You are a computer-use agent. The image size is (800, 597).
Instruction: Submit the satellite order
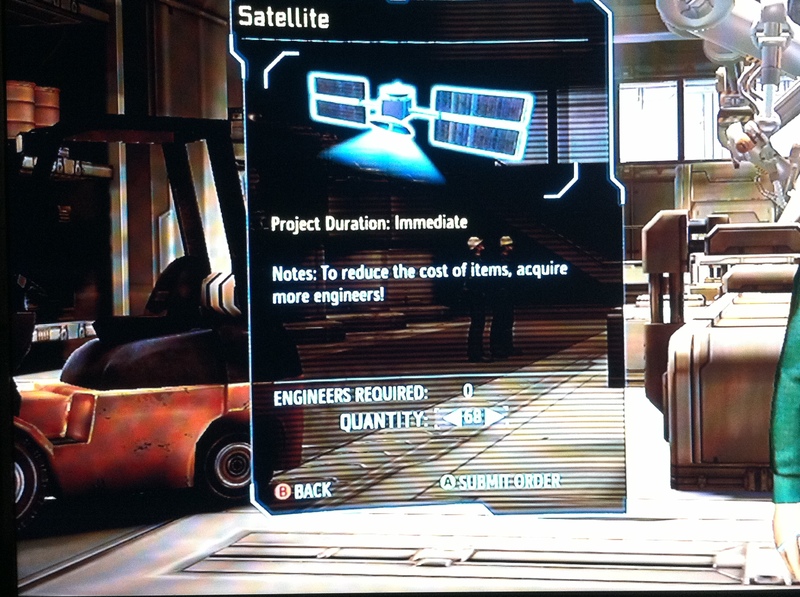[501, 482]
